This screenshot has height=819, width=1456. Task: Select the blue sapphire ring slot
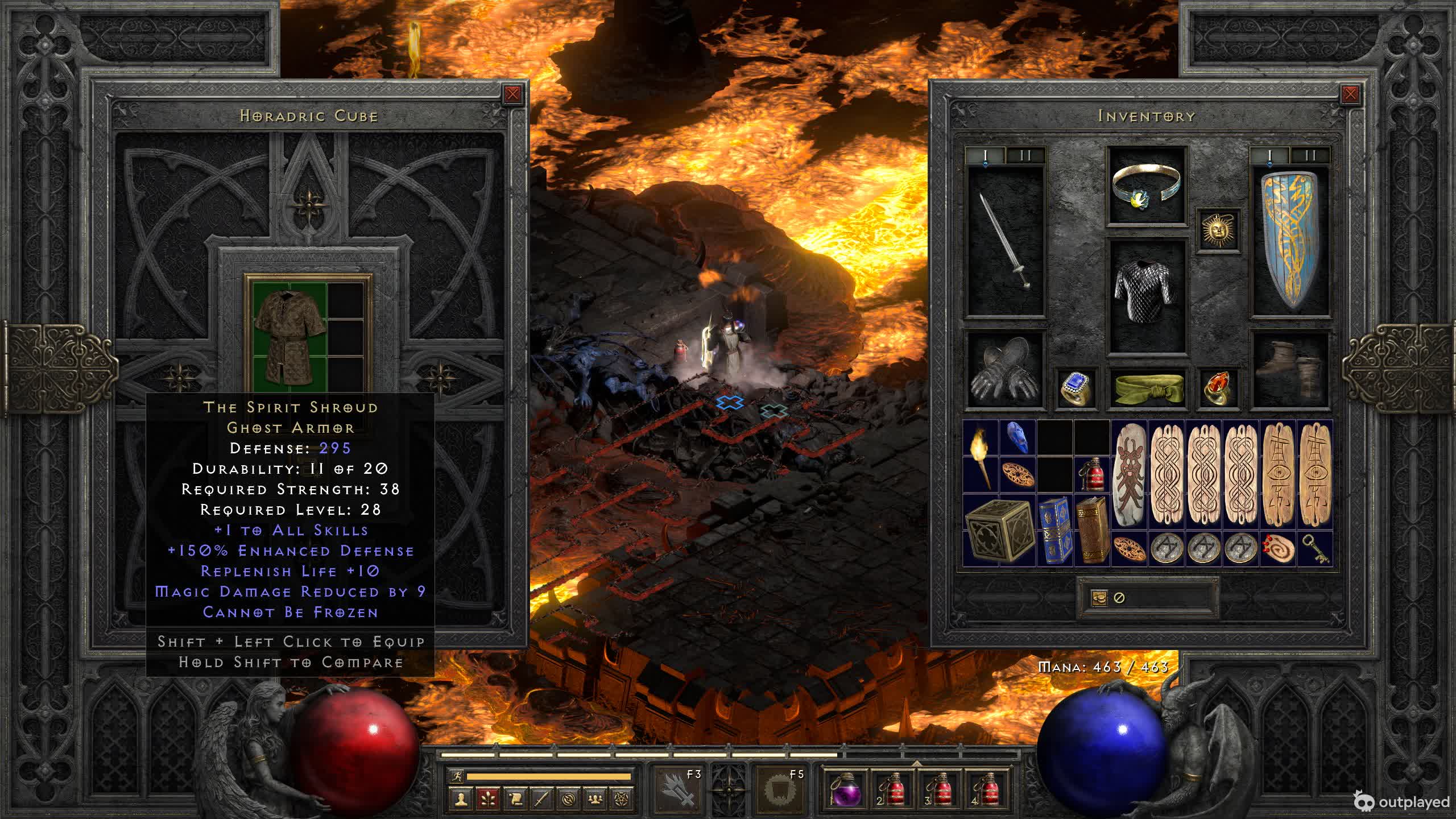pos(1076,388)
